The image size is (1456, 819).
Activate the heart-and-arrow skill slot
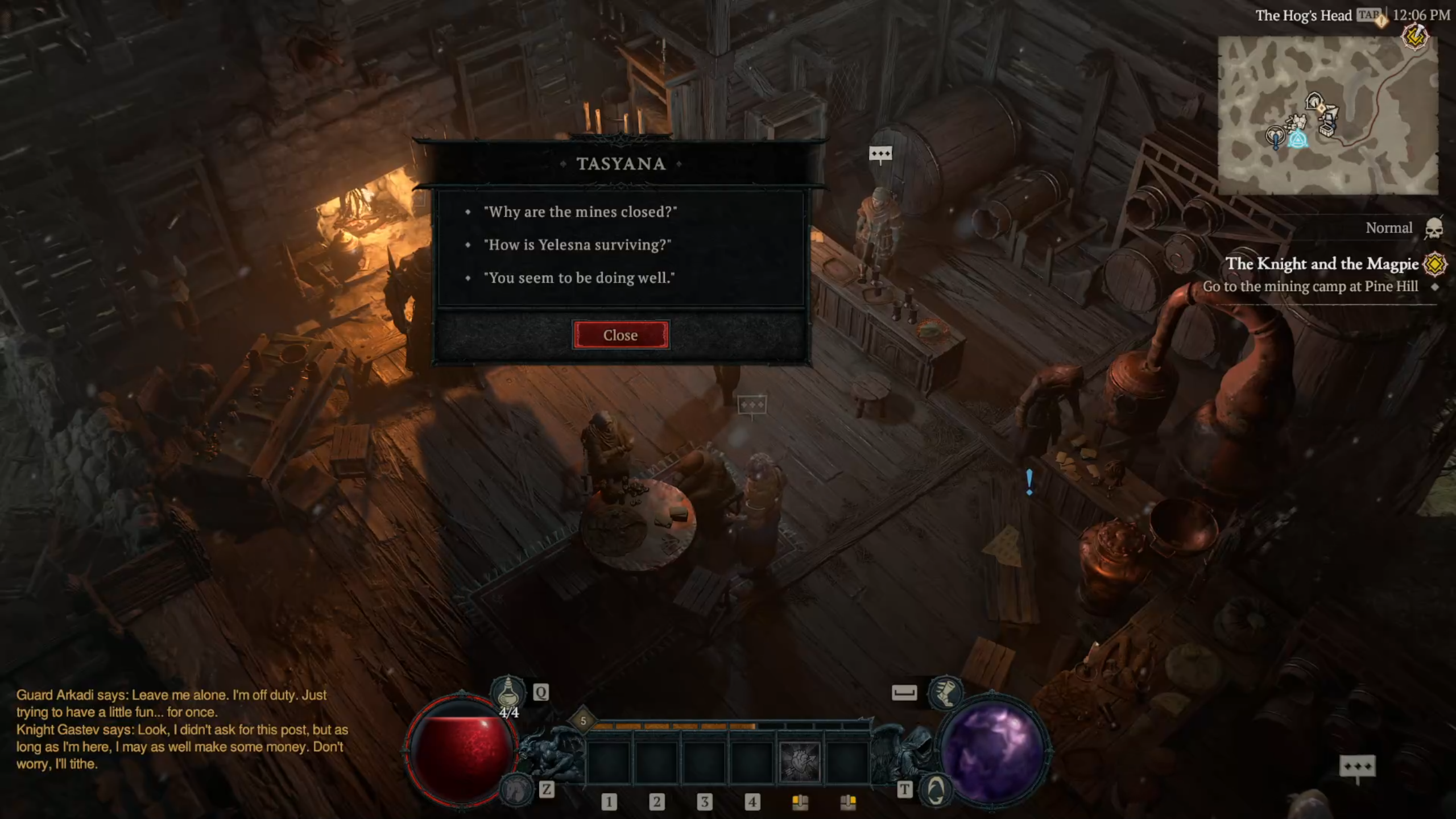click(x=799, y=761)
